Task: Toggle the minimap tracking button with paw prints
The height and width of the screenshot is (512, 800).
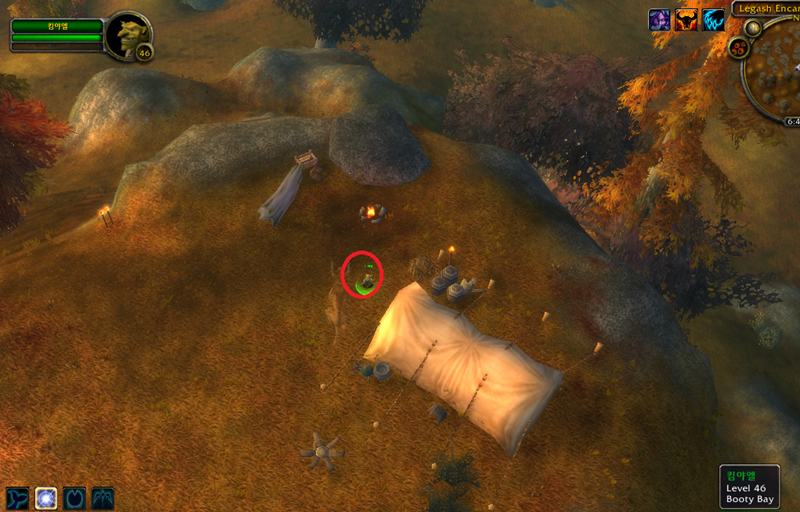Action: pyautogui.click(x=739, y=48)
